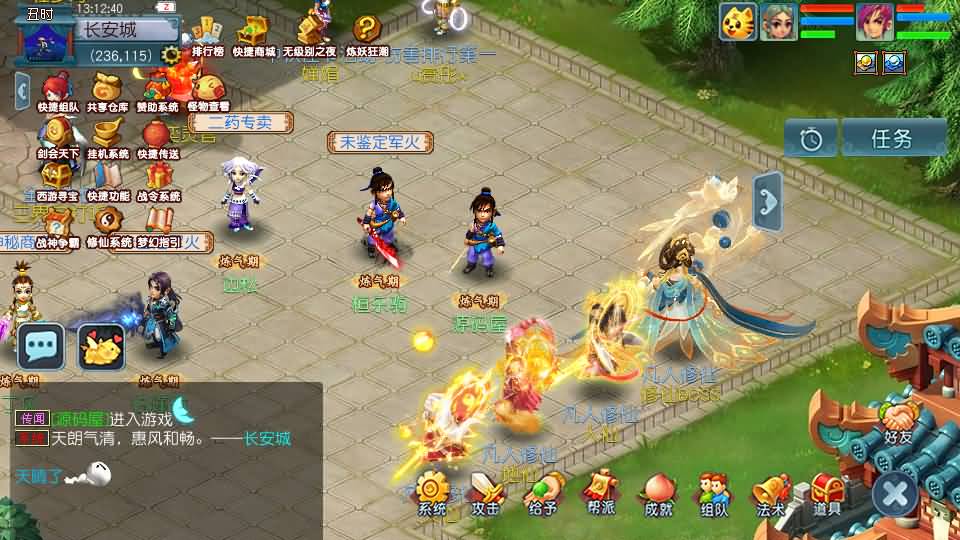
Task: Click the stopwatch button beside 任务
Action: pos(811,139)
